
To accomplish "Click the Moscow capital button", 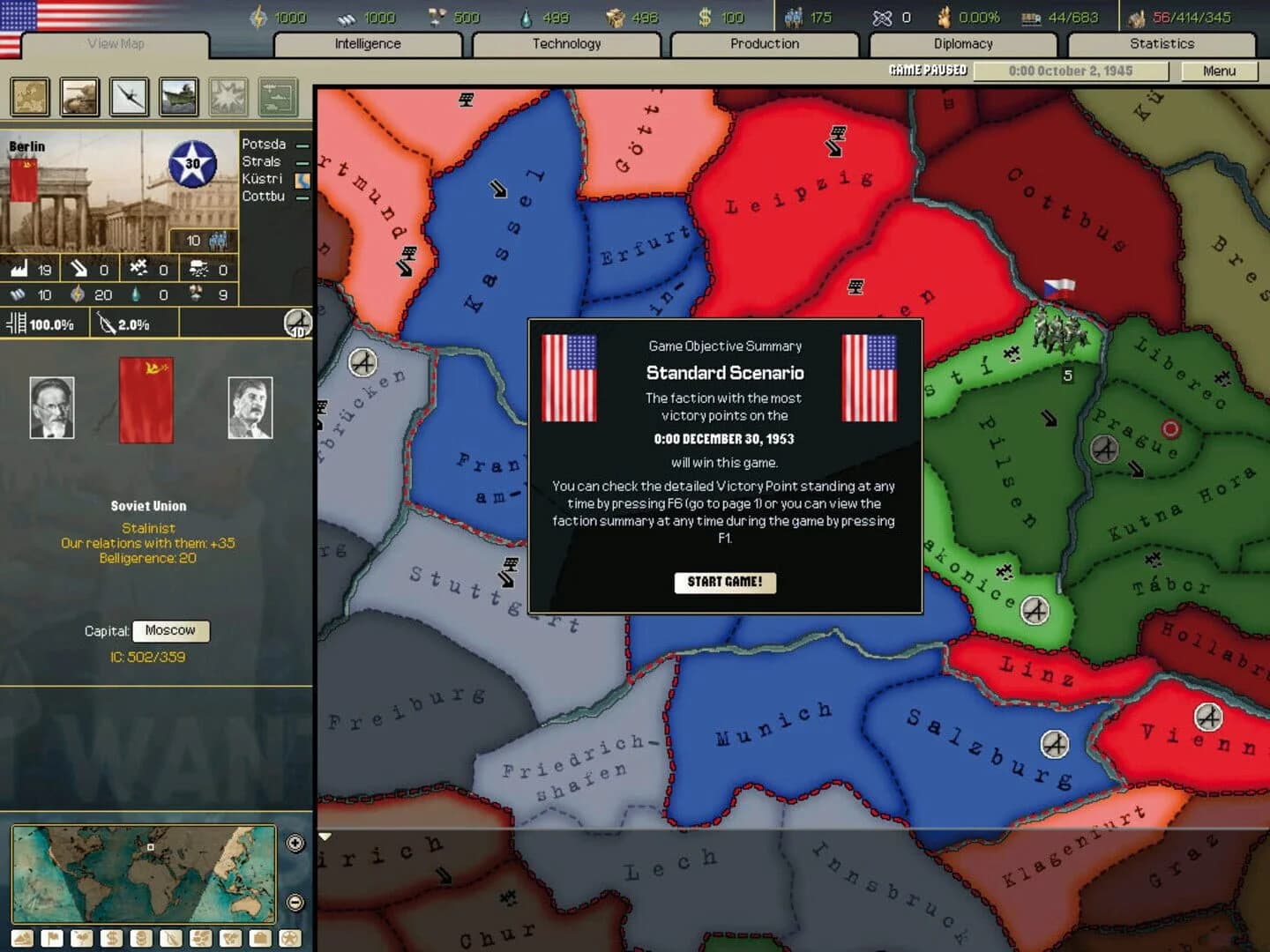I will tap(171, 631).
